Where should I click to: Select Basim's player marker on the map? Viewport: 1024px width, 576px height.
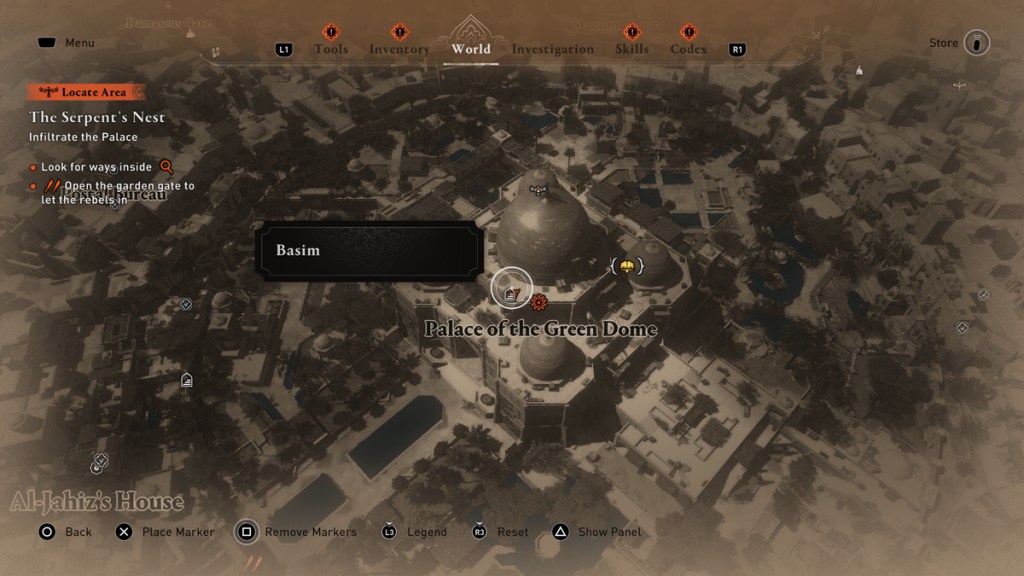point(512,288)
